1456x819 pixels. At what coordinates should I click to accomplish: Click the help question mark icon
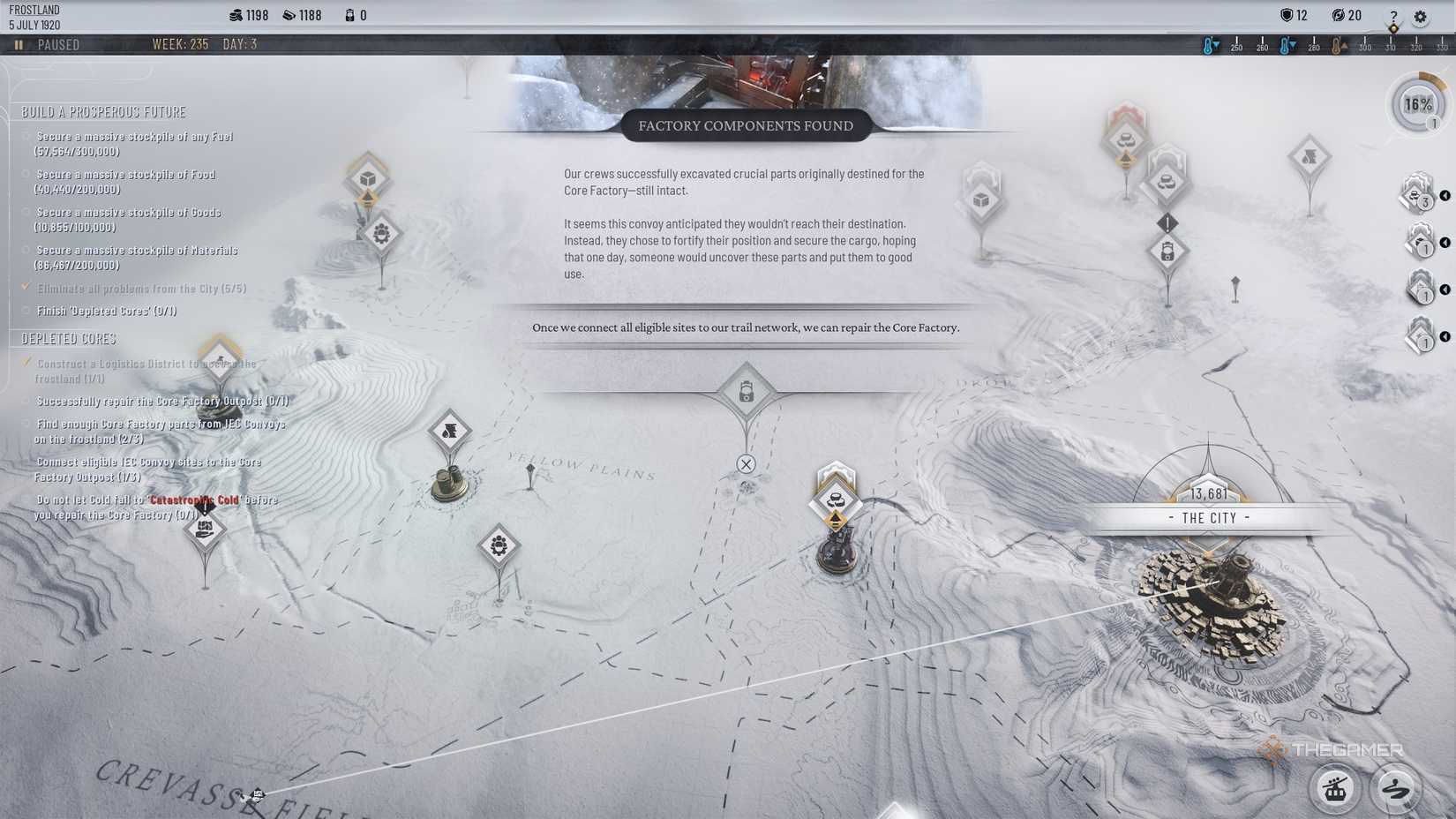pos(1392,17)
